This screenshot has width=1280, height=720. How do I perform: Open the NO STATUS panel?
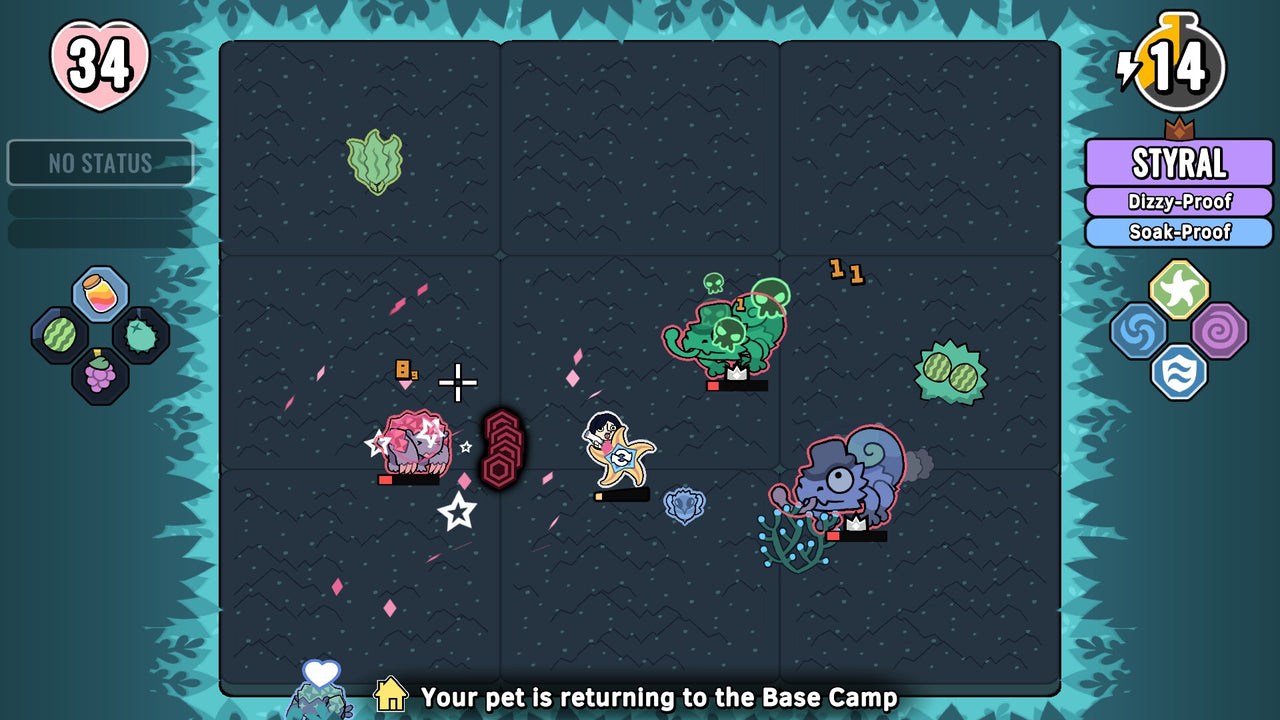point(100,163)
